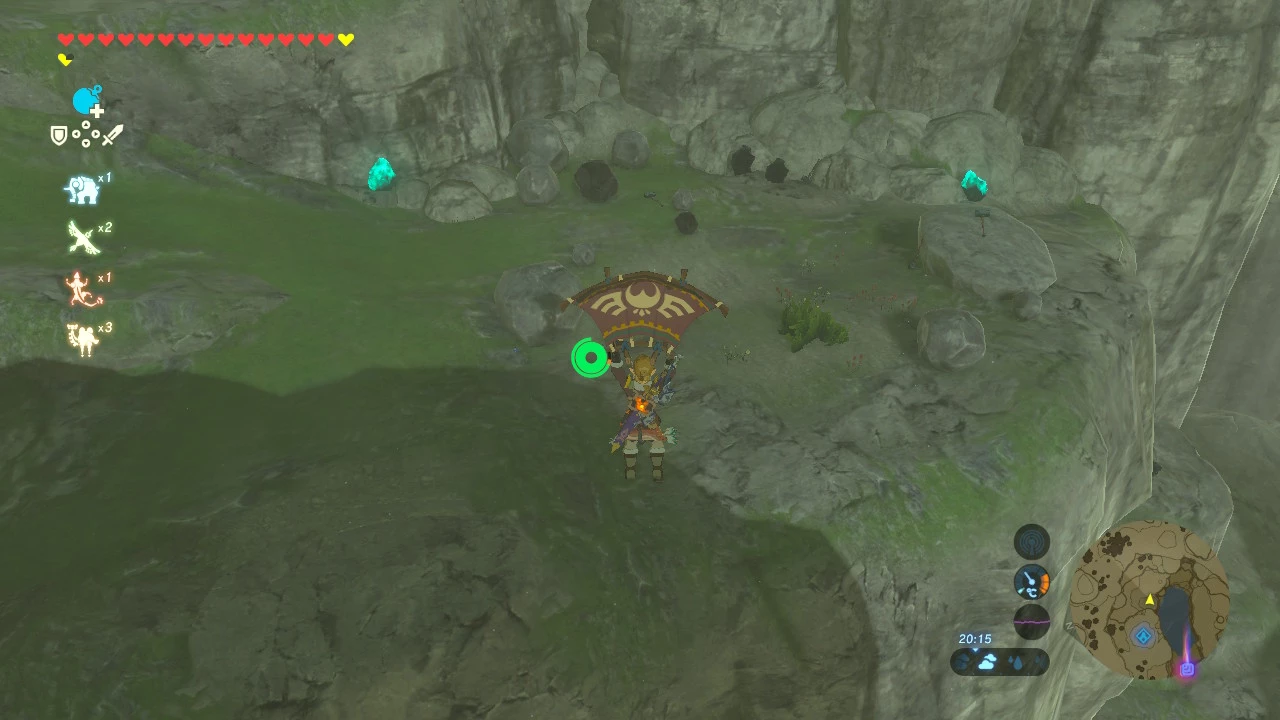Click the blue shrine marker on minimap

click(1144, 636)
